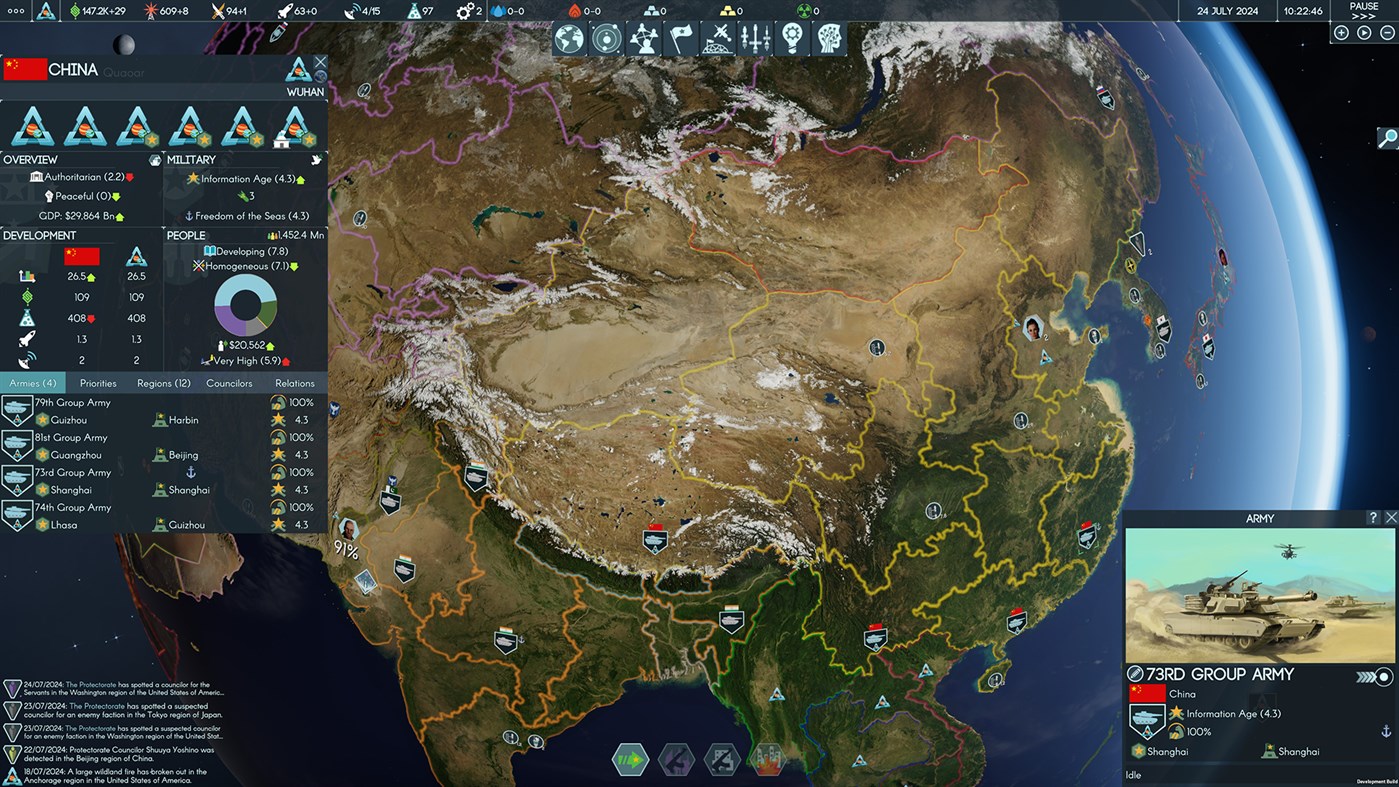The width and height of the screenshot is (1399, 787).
Task: Open the Regions (12) tab
Action: (x=163, y=382)
